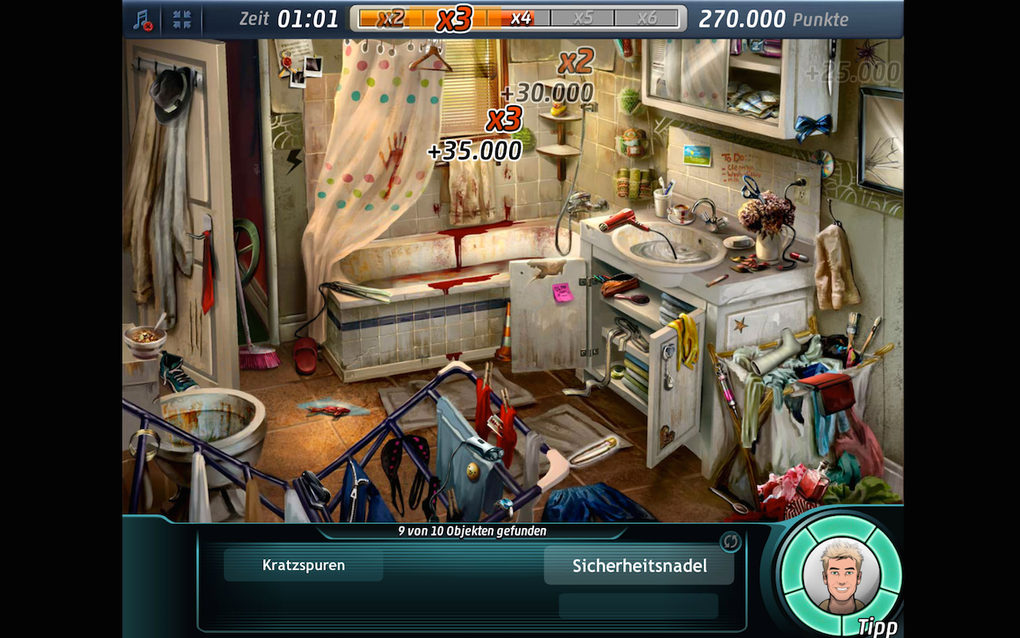The height and width of the screenshot is (638, 1020).
Task: Toggle the music mute icon
Action: pyautogui.click(x=143, y=19)
